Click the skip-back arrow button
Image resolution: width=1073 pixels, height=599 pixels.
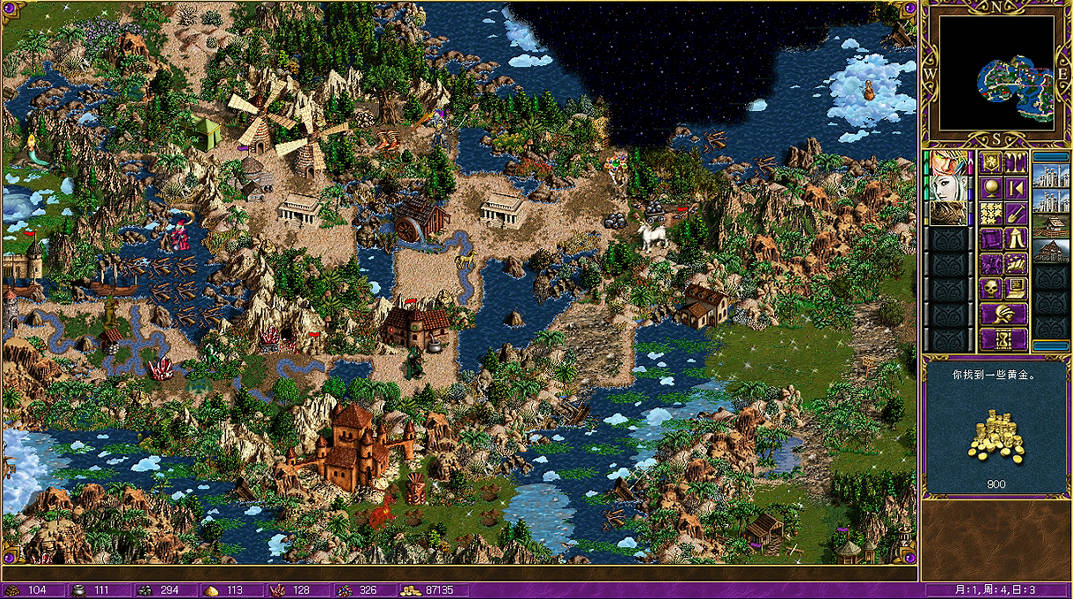[x=1016, y=189]
